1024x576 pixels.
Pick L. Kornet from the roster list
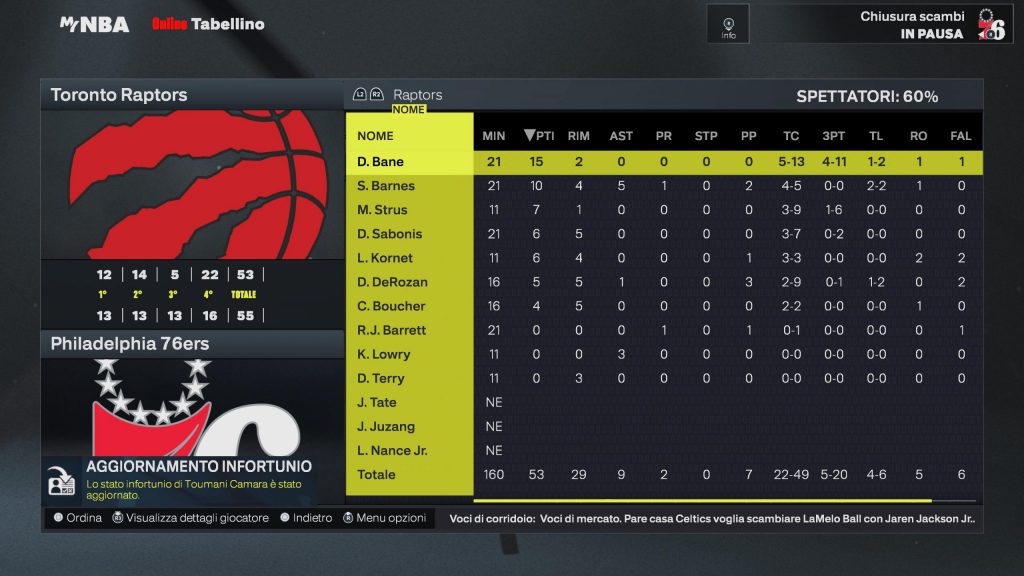point(384,258)
